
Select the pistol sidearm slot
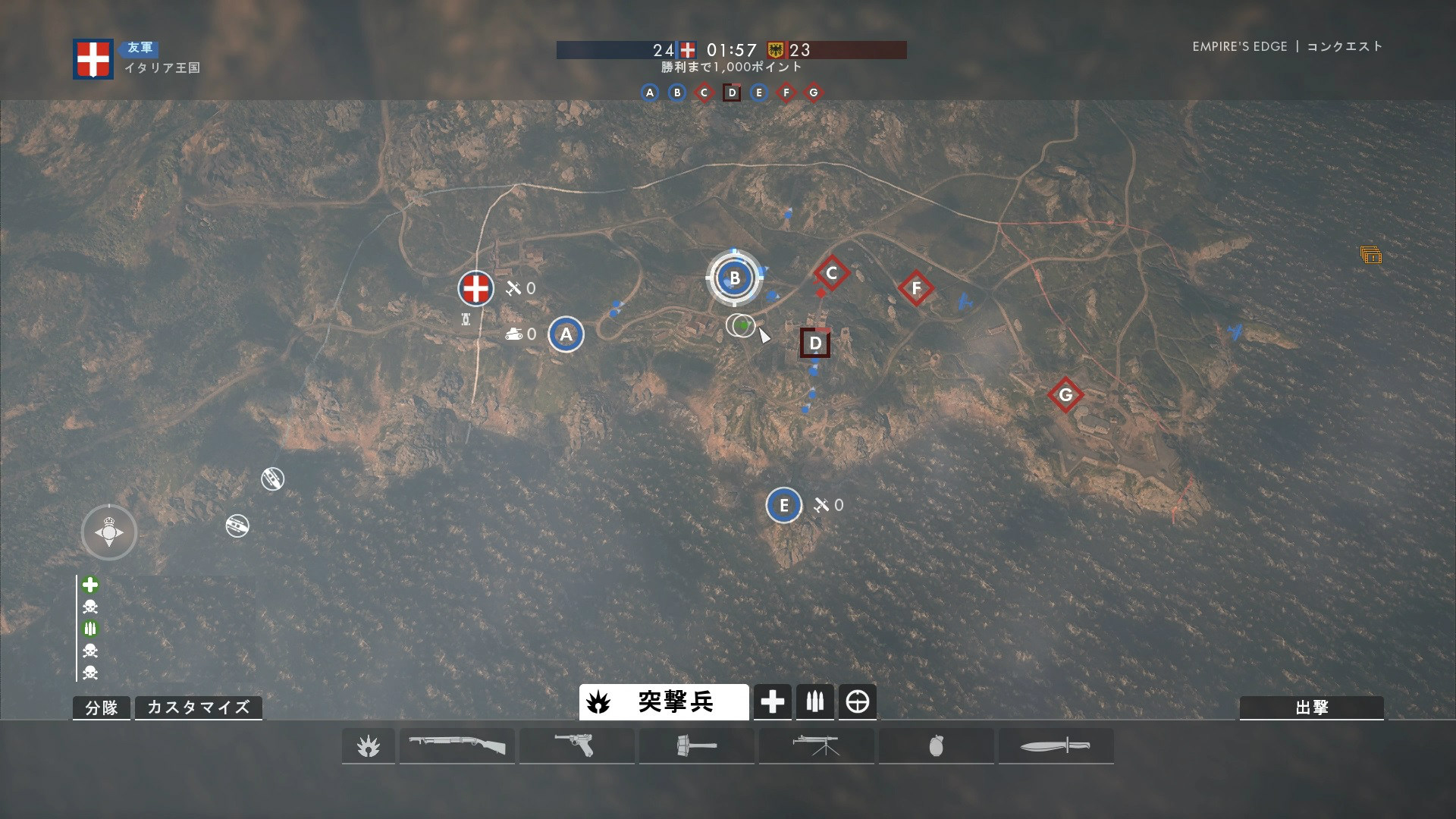click(x=576, y=746)
